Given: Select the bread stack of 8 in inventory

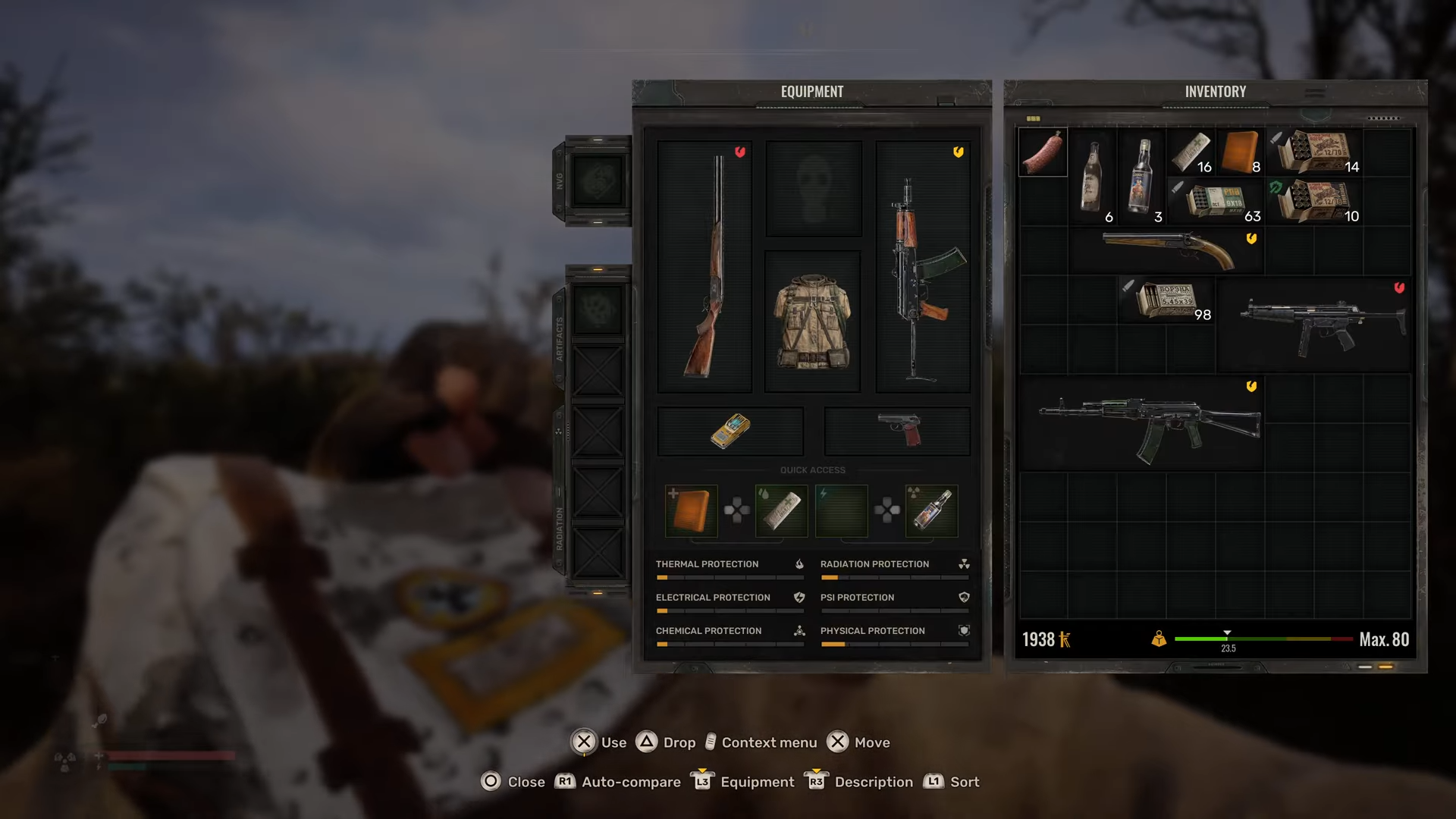Looking at the screenshot, I should pos(1240,152).
